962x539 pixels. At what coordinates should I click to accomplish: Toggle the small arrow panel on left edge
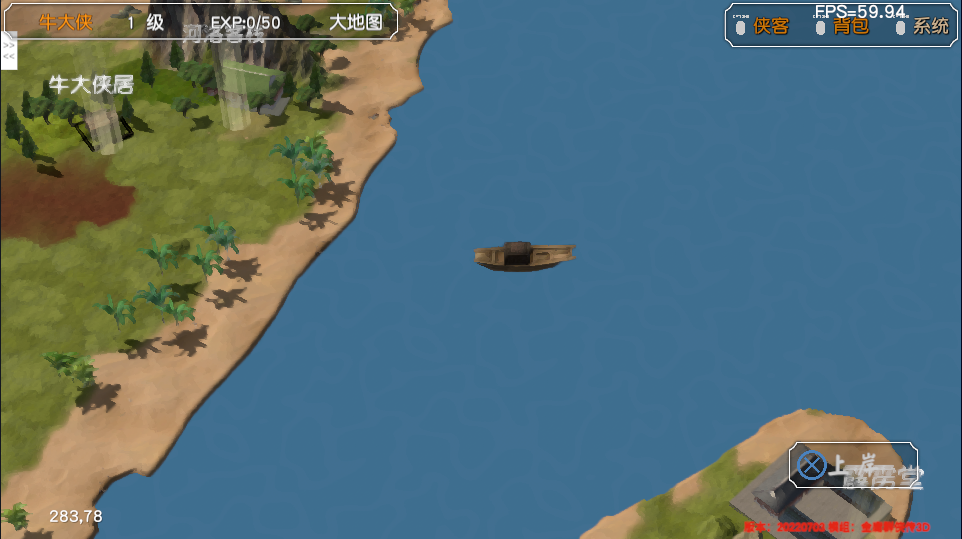pyautogui.click(x=9, y=51)
